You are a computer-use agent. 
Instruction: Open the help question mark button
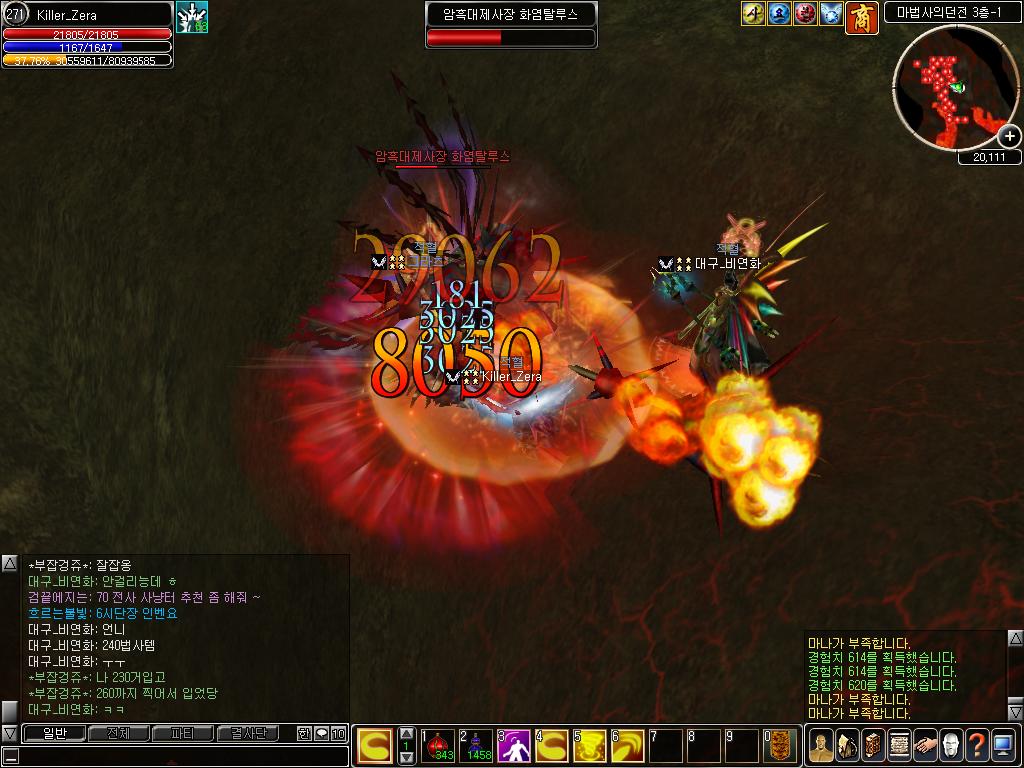tap(976, 745)
